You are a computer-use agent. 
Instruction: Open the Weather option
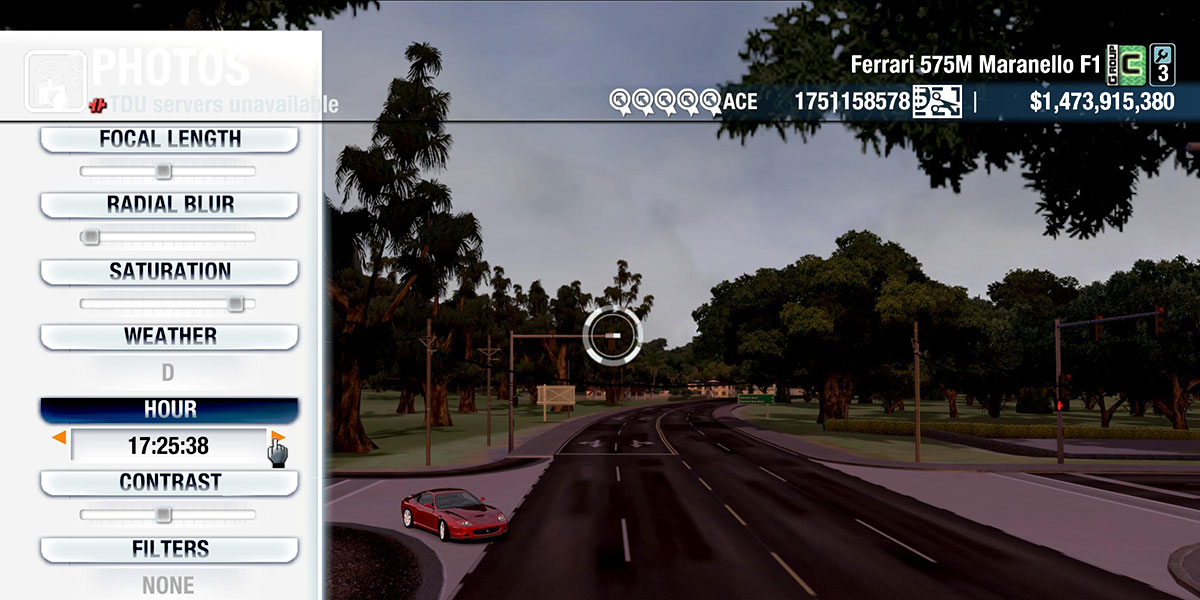point(169,336)
